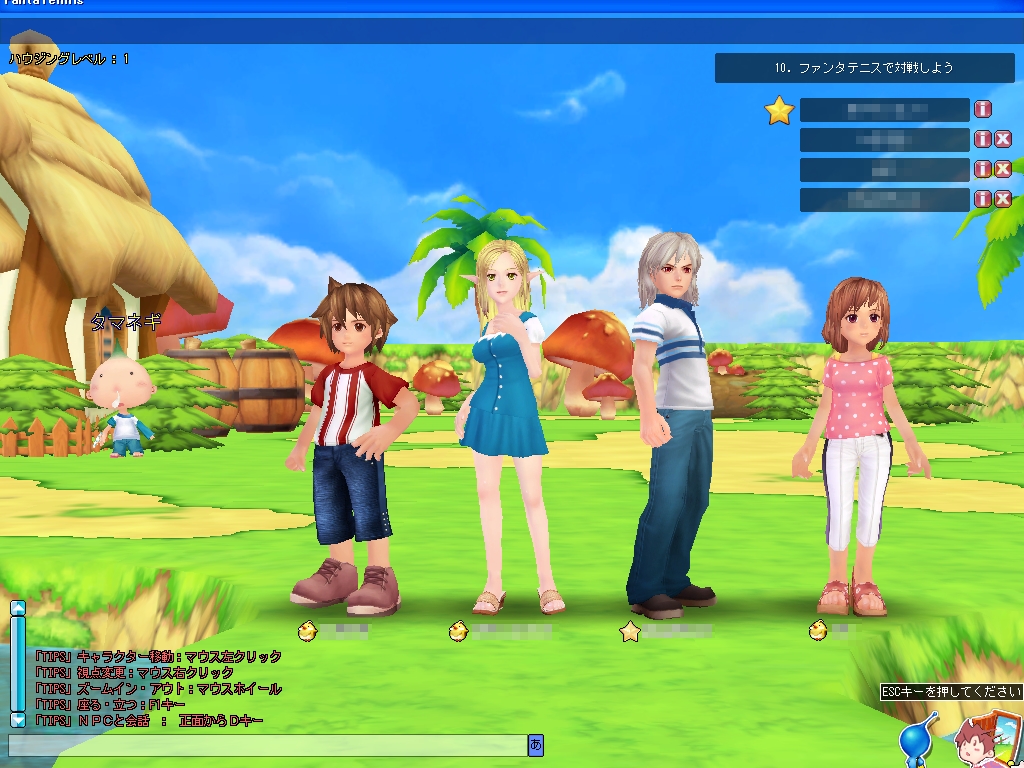The image size is (1024, 768).
Task: Show info for the second player in the list
Action: coord(983,139)
